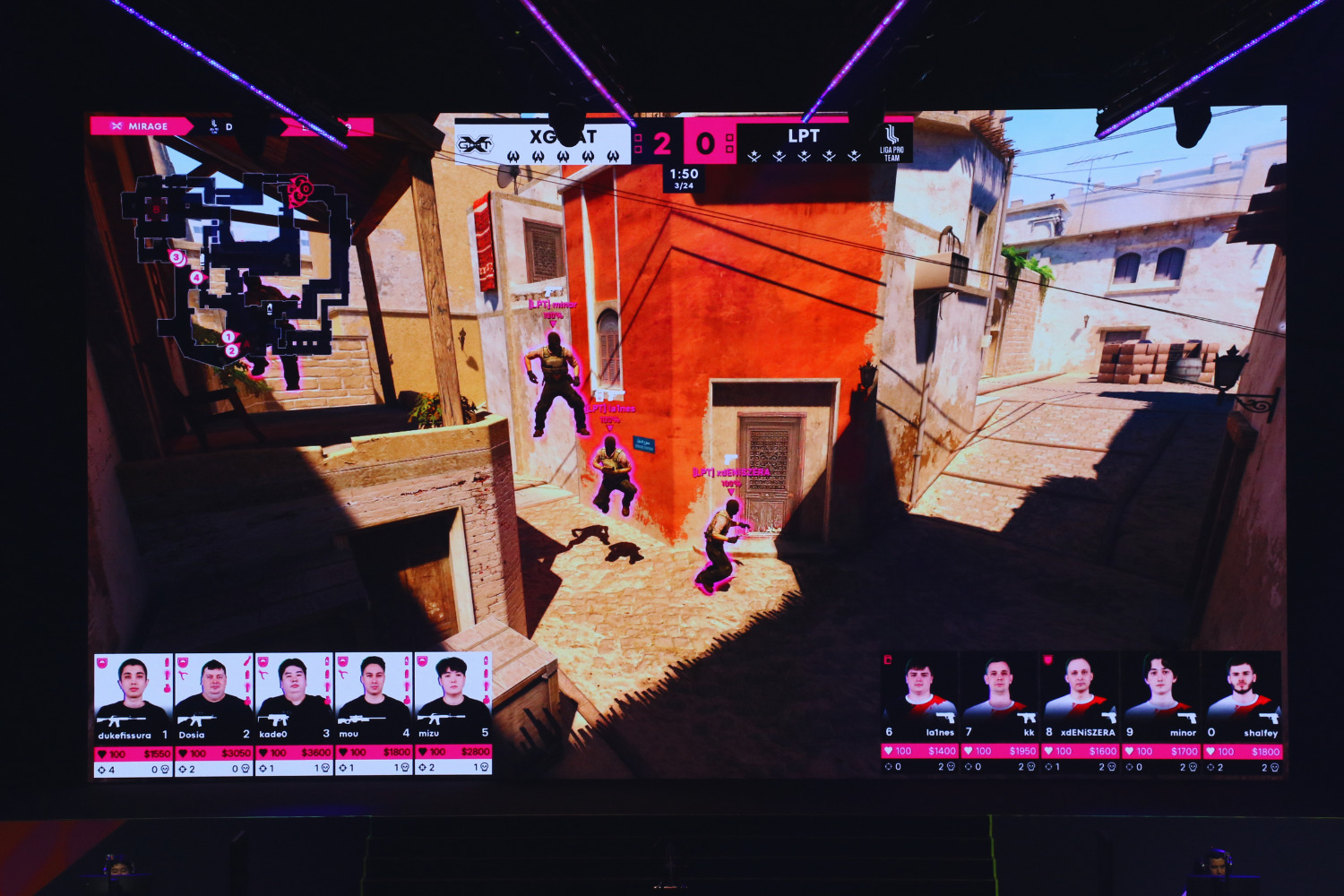Click the Liga Pro Team logo beside LPT
Image resolution: width=1344 pixels, height=896 pixels.
click(891, 142)
